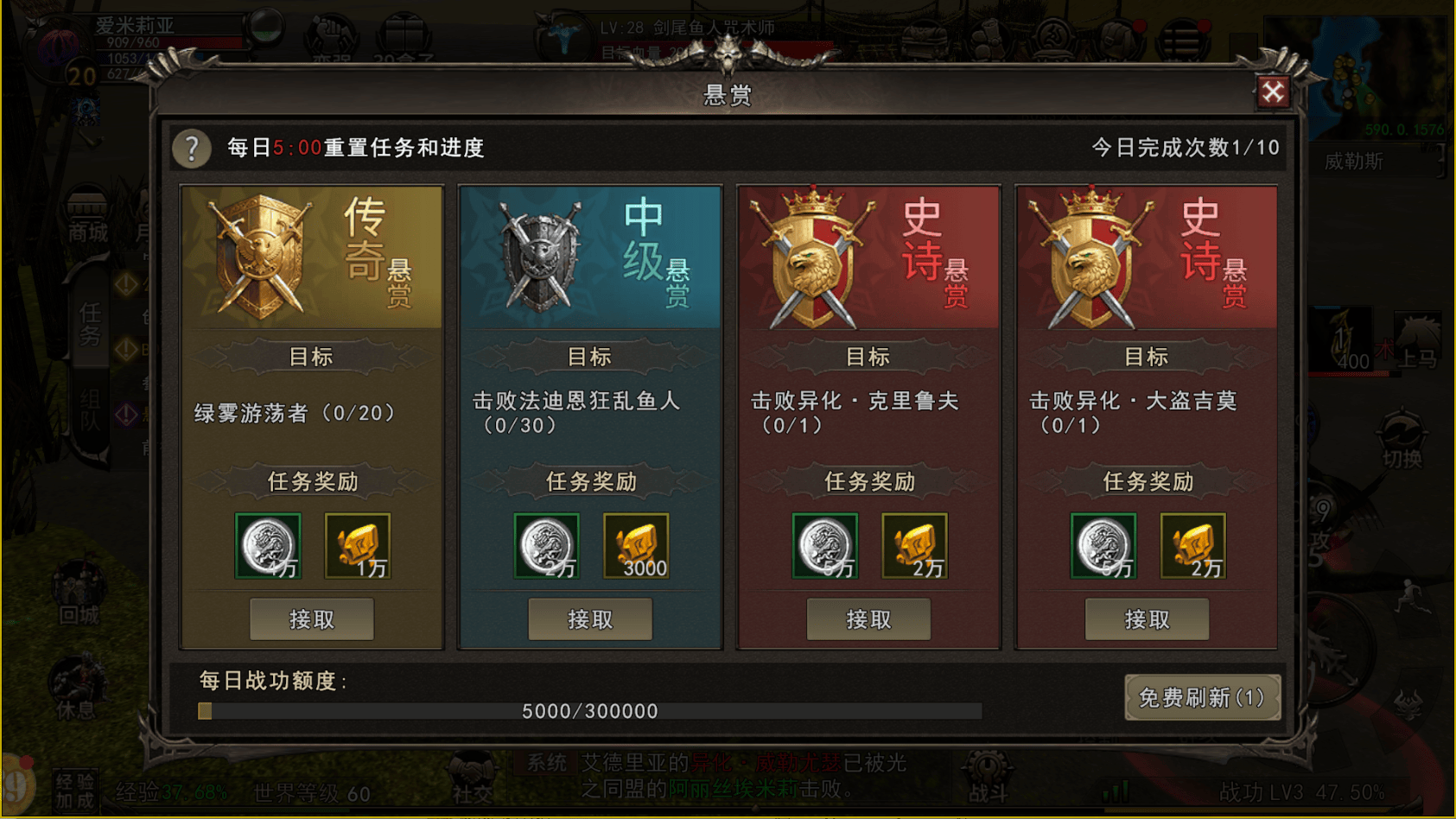Inspect silver coin reward of 传奇 bounty
This screenshot has height=819, width=1456.
click(x=268, y=546)
